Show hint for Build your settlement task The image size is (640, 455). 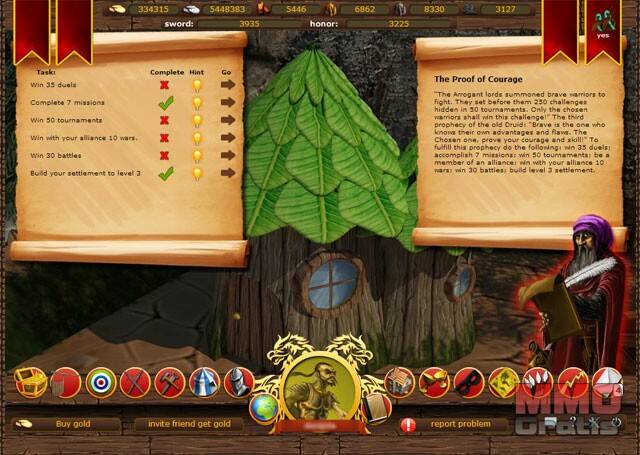point(196,173)
